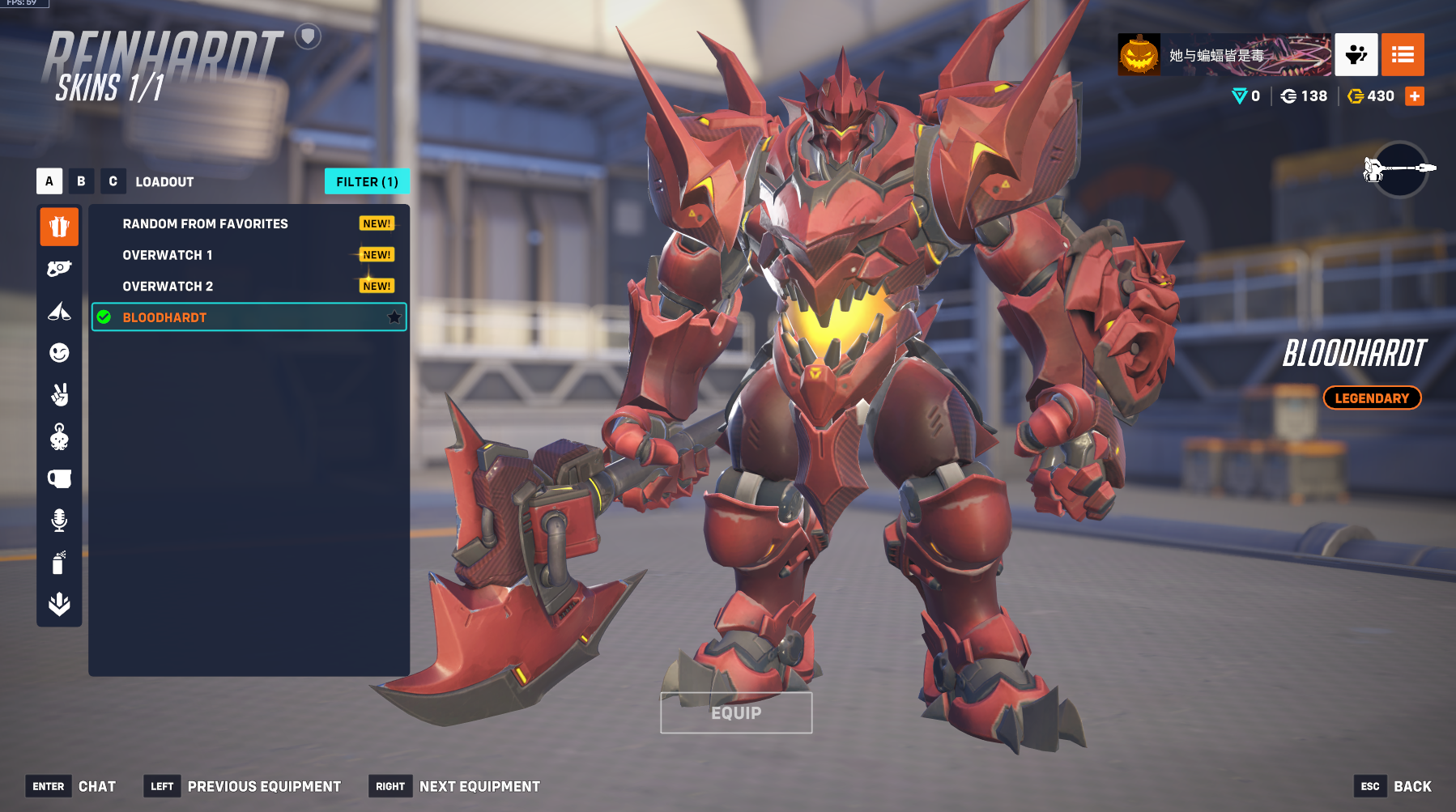Image resolution: width=1456 pixels, height=812 pixels.
Task: Open the spray can category
Action: 59,563
